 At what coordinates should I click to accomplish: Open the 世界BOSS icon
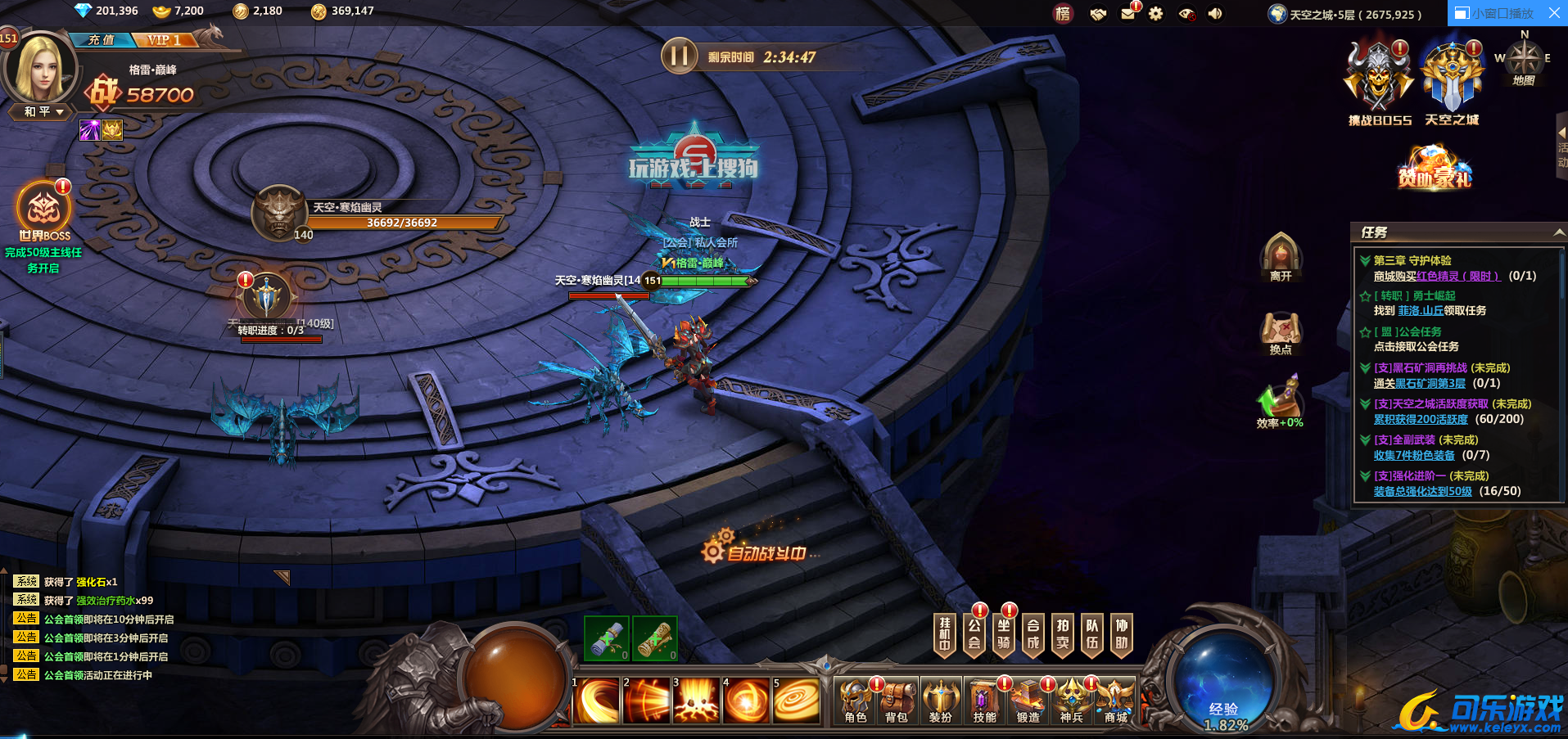click(44, 211)
